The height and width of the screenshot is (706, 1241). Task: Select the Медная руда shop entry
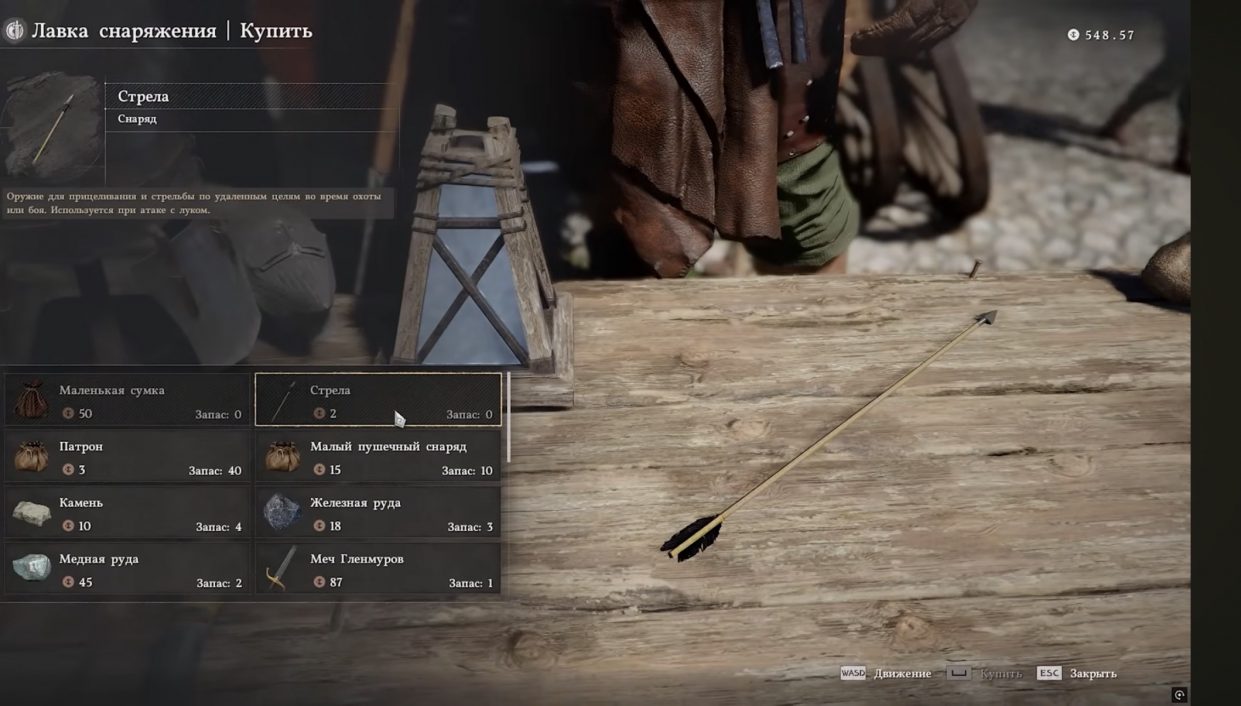[x=127, y=569]
